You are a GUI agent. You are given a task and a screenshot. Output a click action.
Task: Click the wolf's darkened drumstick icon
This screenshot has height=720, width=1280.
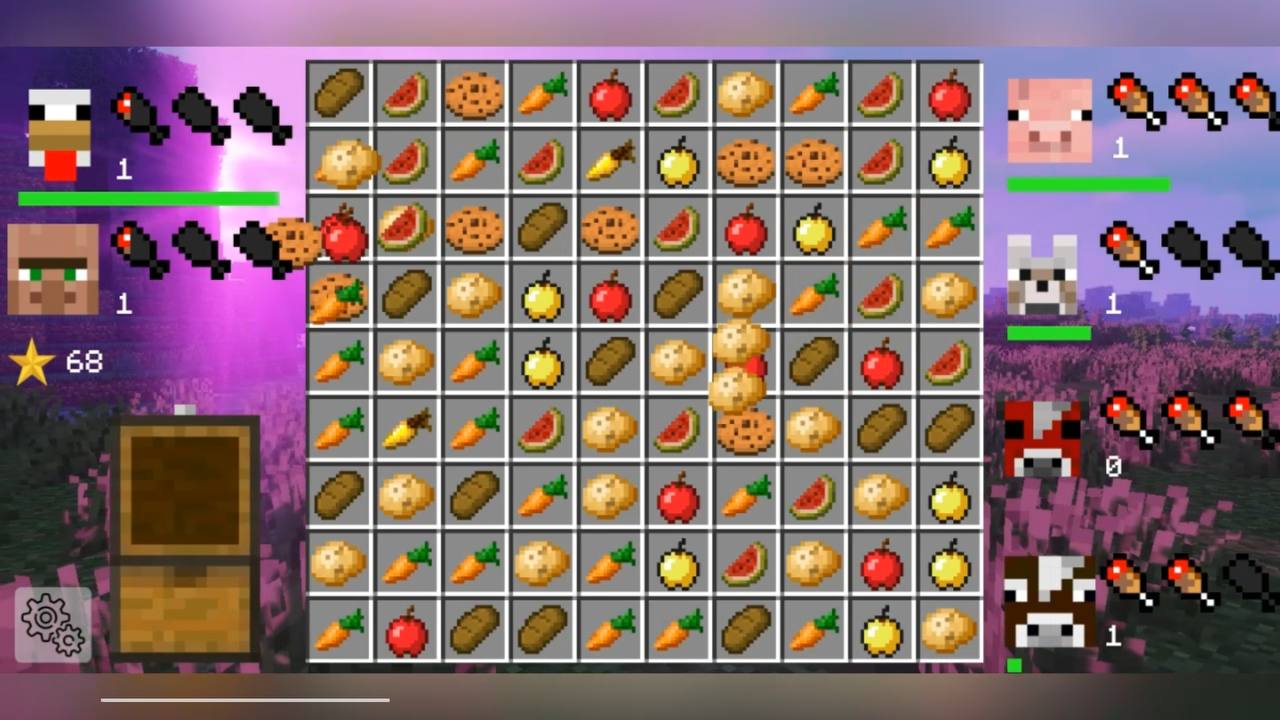1185,250
